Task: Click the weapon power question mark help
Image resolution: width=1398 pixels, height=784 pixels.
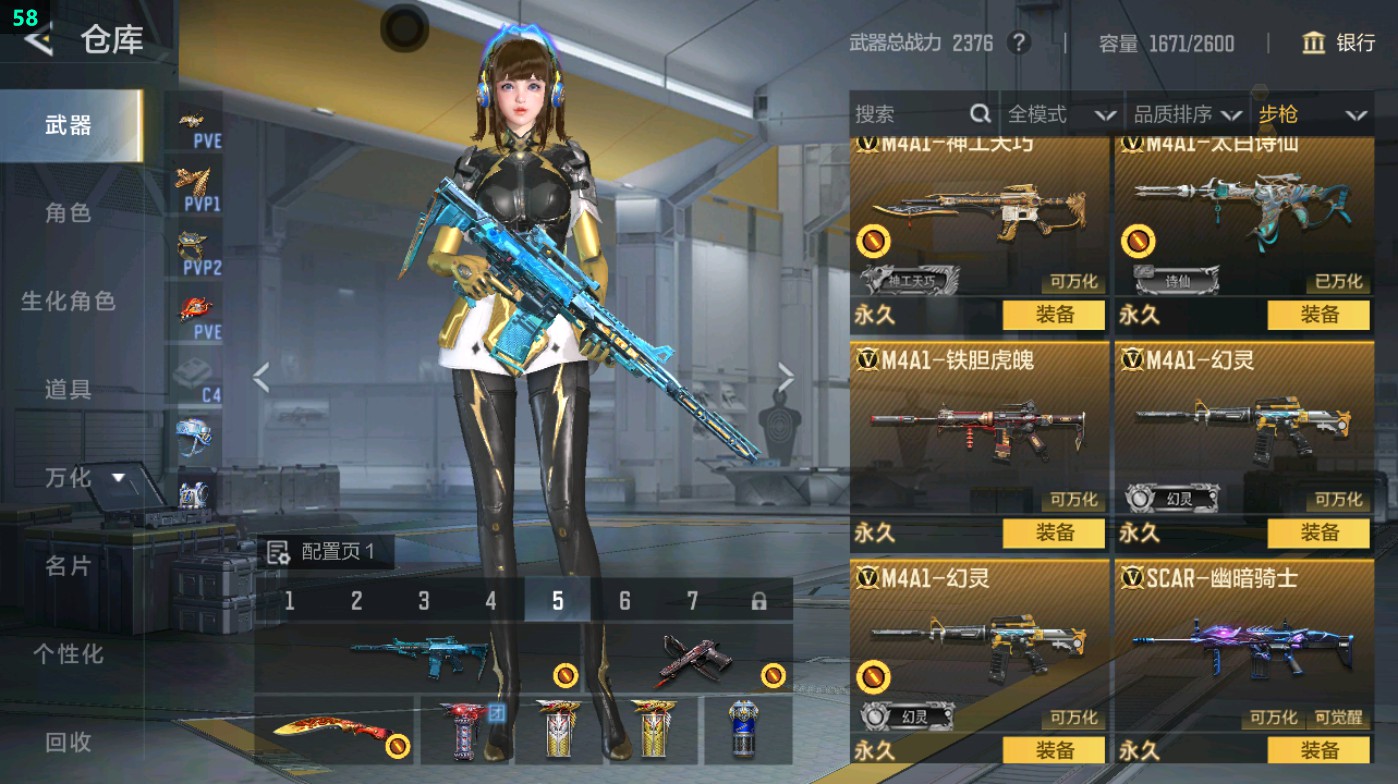Action: [x=1018, y=43]
